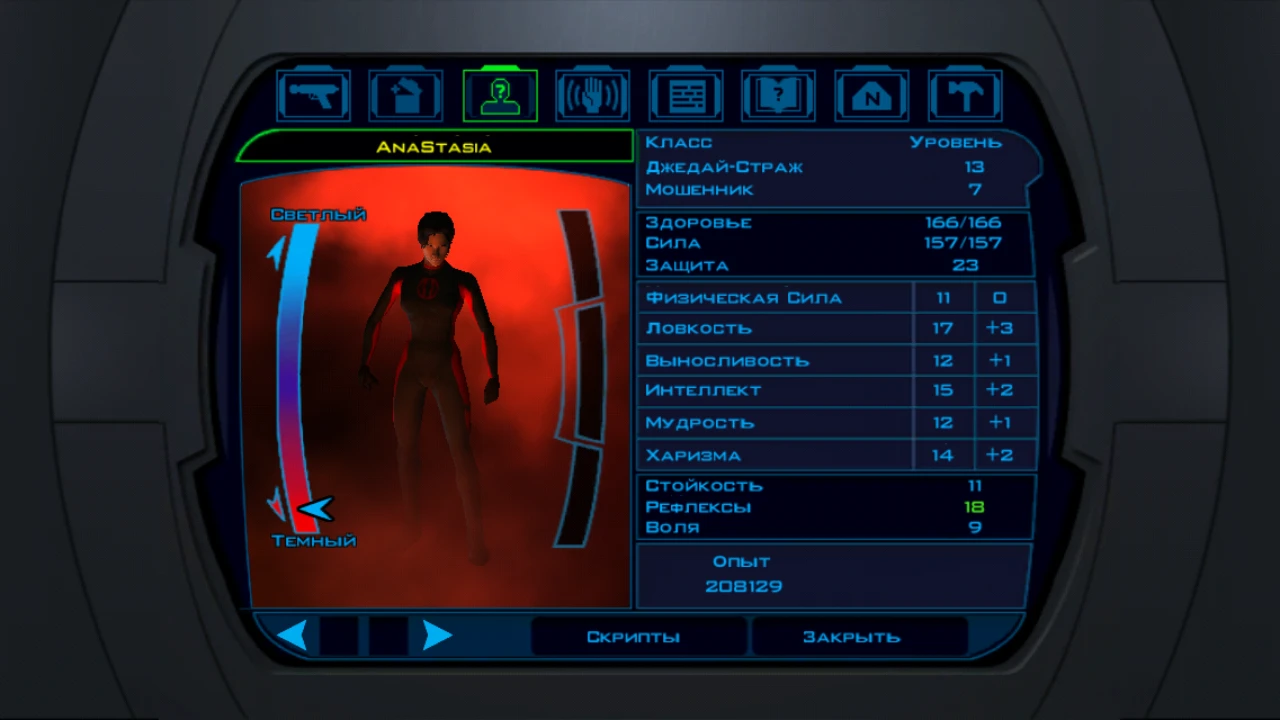Switch to next party member with right arrow

tap(437, 634)
